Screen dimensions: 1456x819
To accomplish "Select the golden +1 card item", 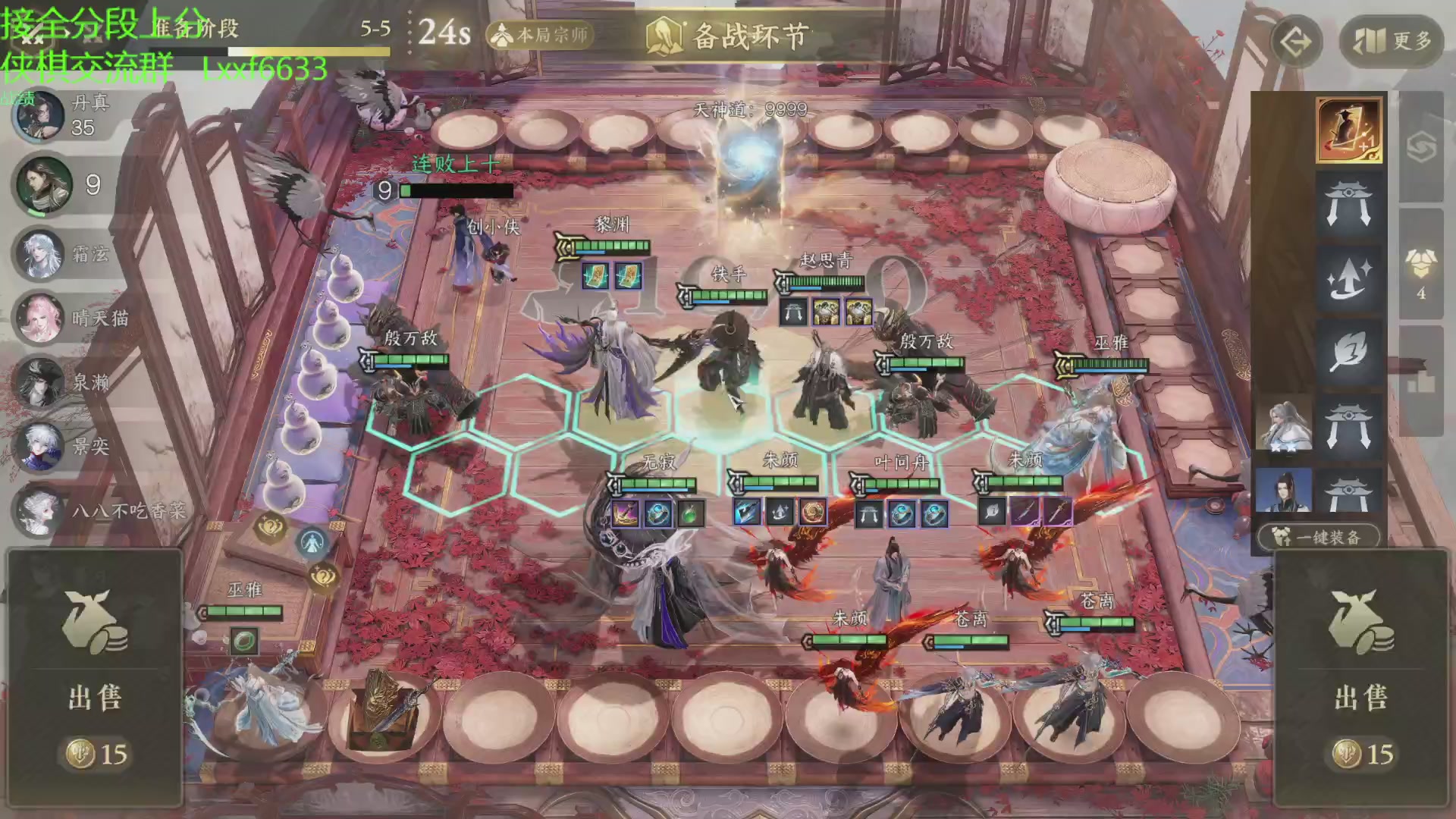I will [1349, 130].
